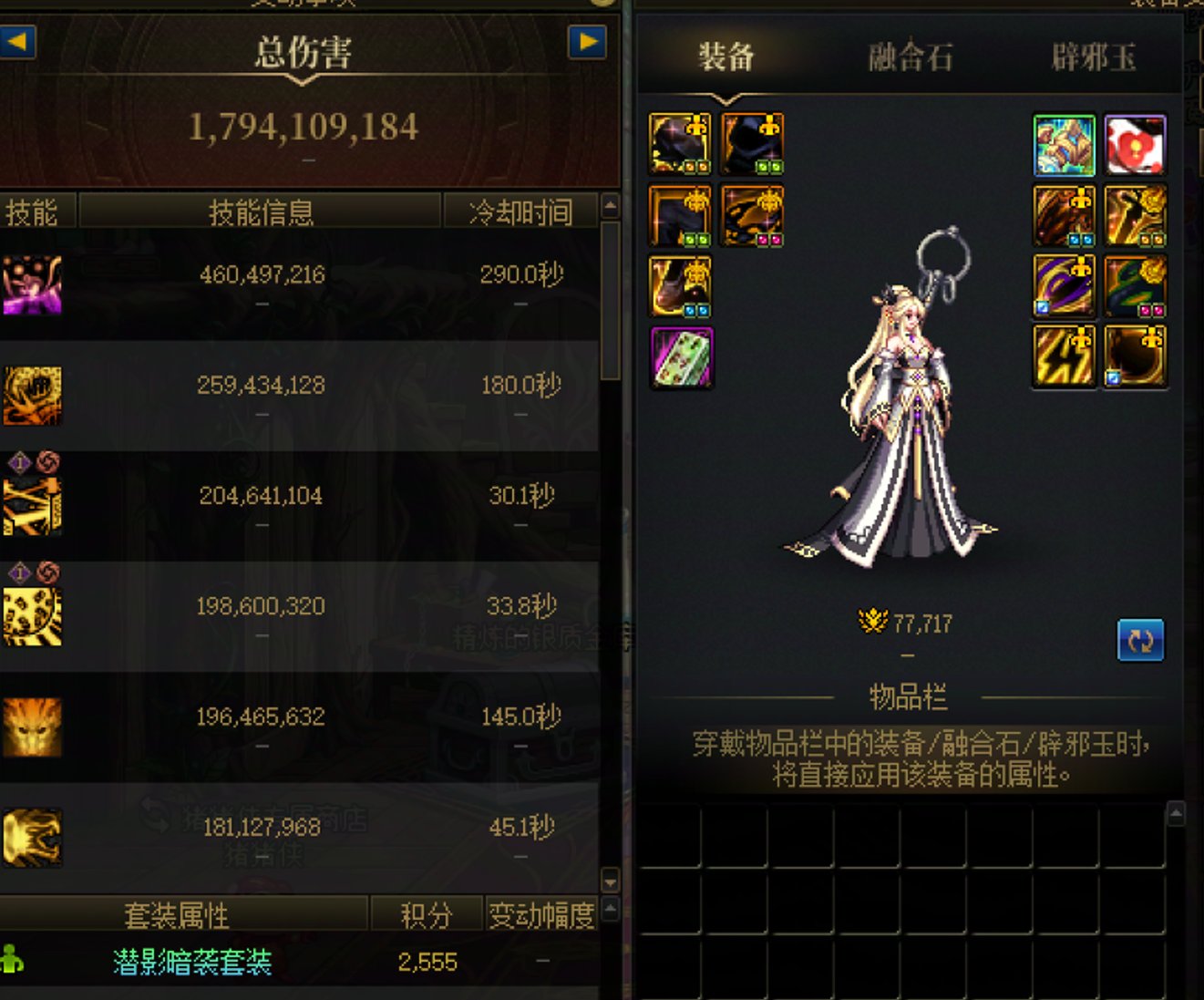Click the green title card slot with purple border
1204x1000 pixels.
(681, 357)
